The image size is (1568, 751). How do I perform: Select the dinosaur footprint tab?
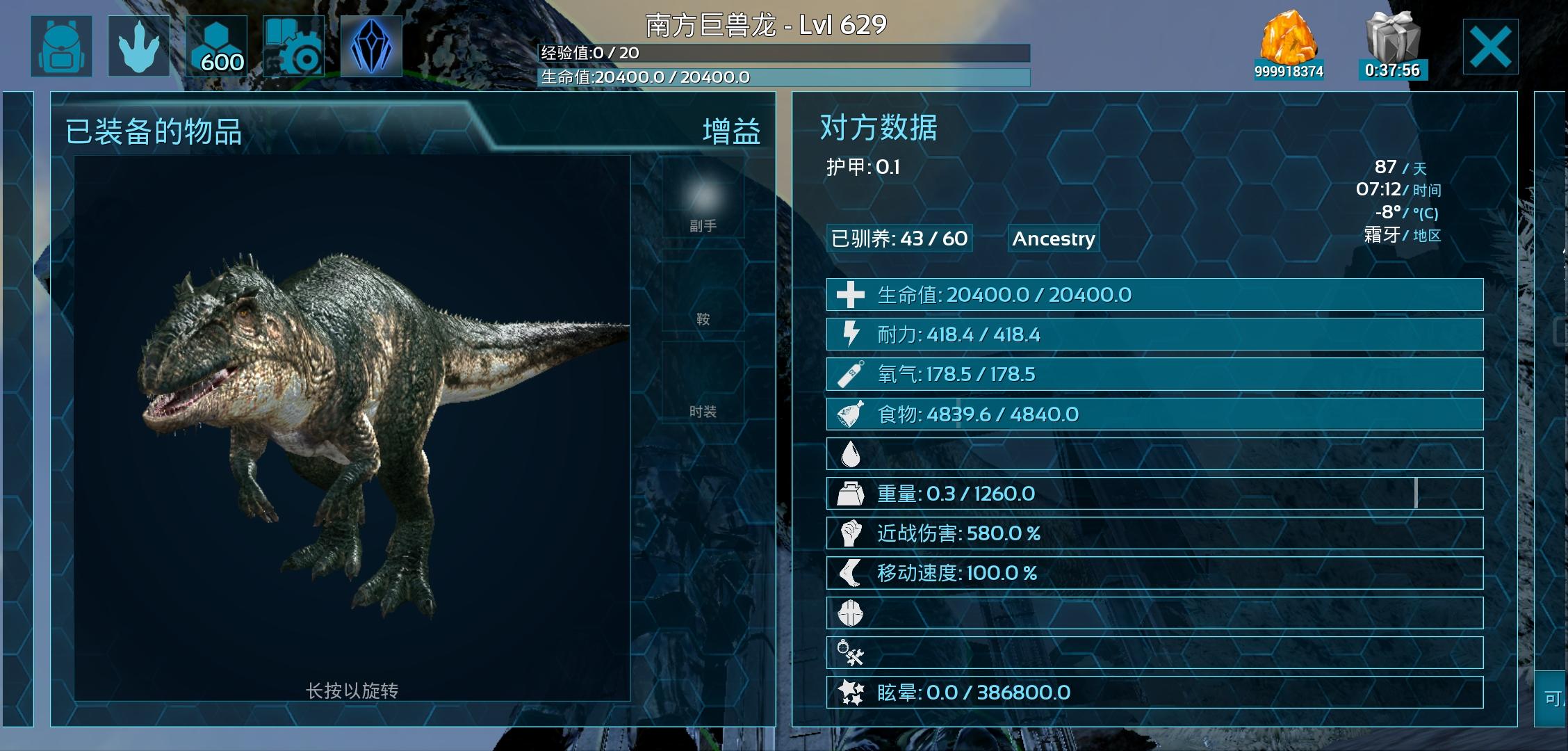(139, 46)
